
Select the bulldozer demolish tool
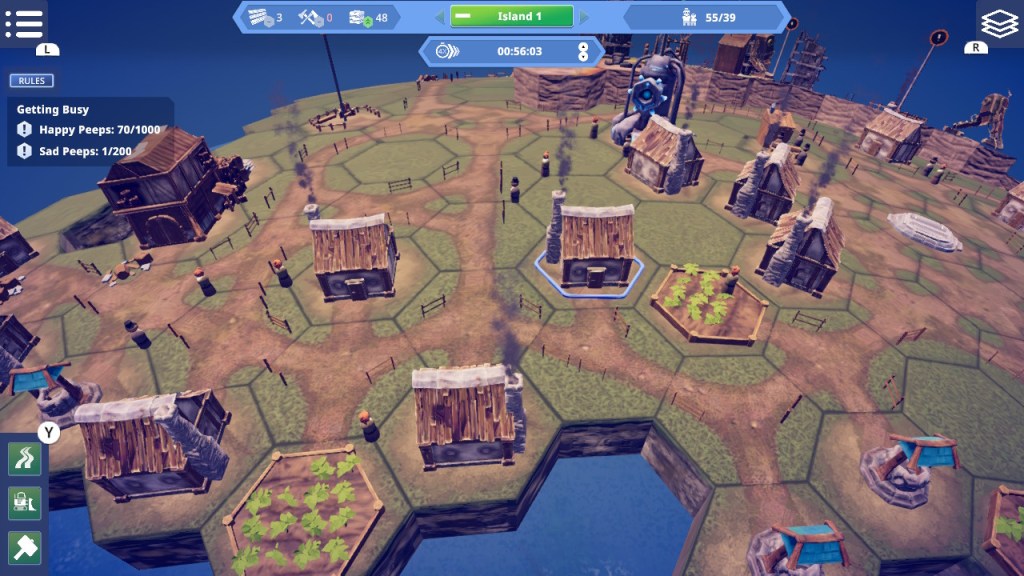point(24,502)
